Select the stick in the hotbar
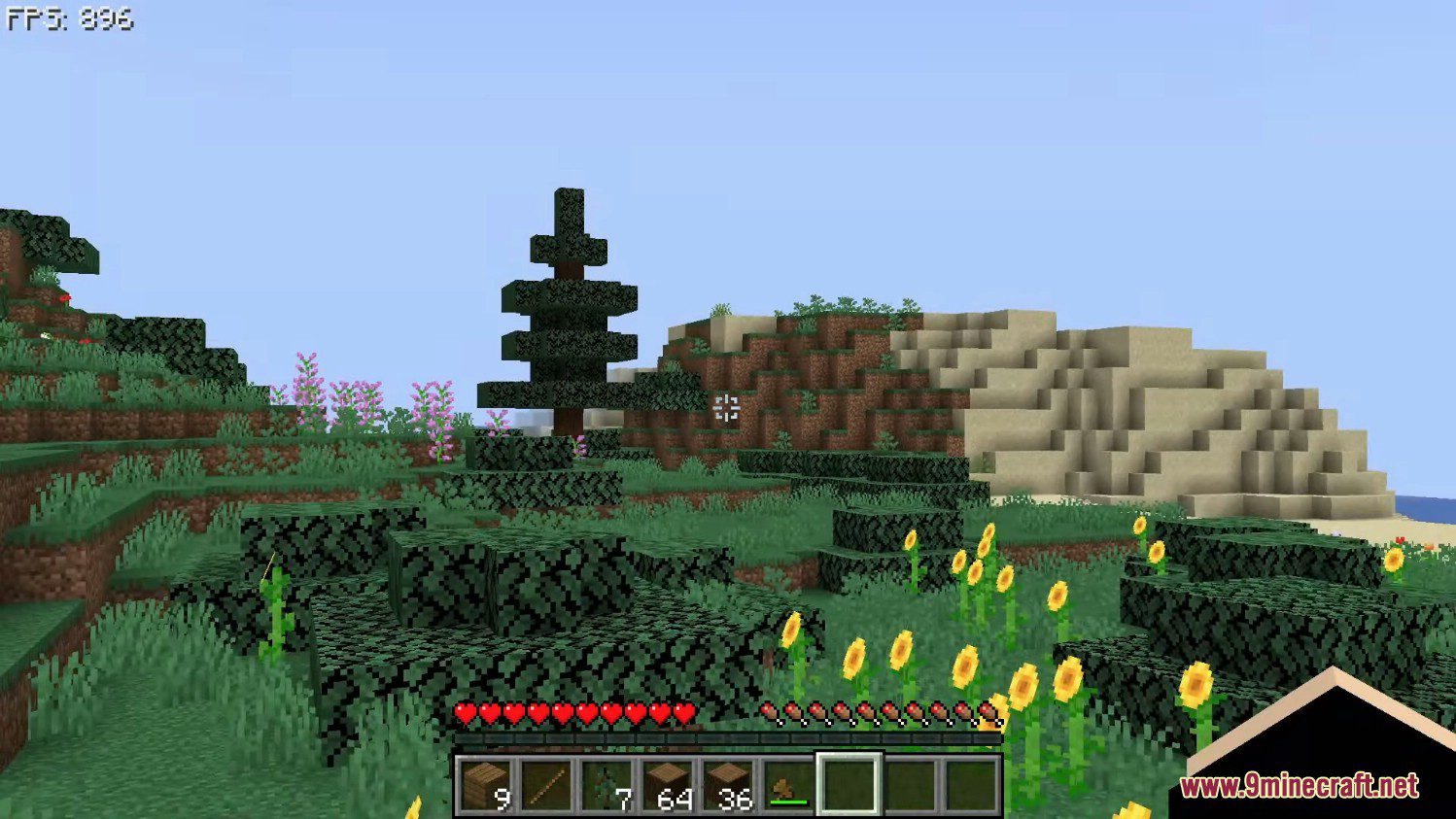 (546, 785)
